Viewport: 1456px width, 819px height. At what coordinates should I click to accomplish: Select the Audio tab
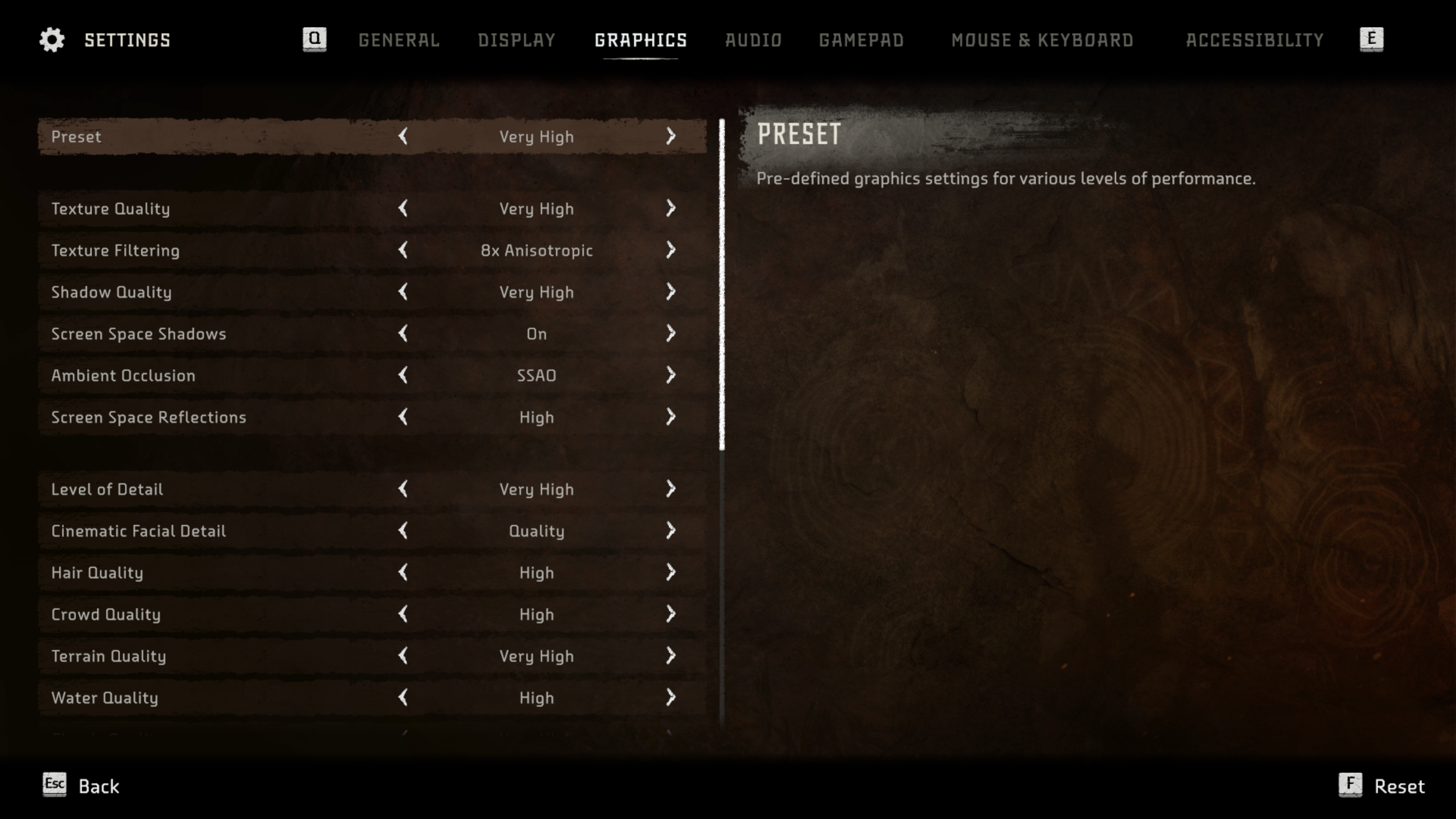tap(753, 40)
